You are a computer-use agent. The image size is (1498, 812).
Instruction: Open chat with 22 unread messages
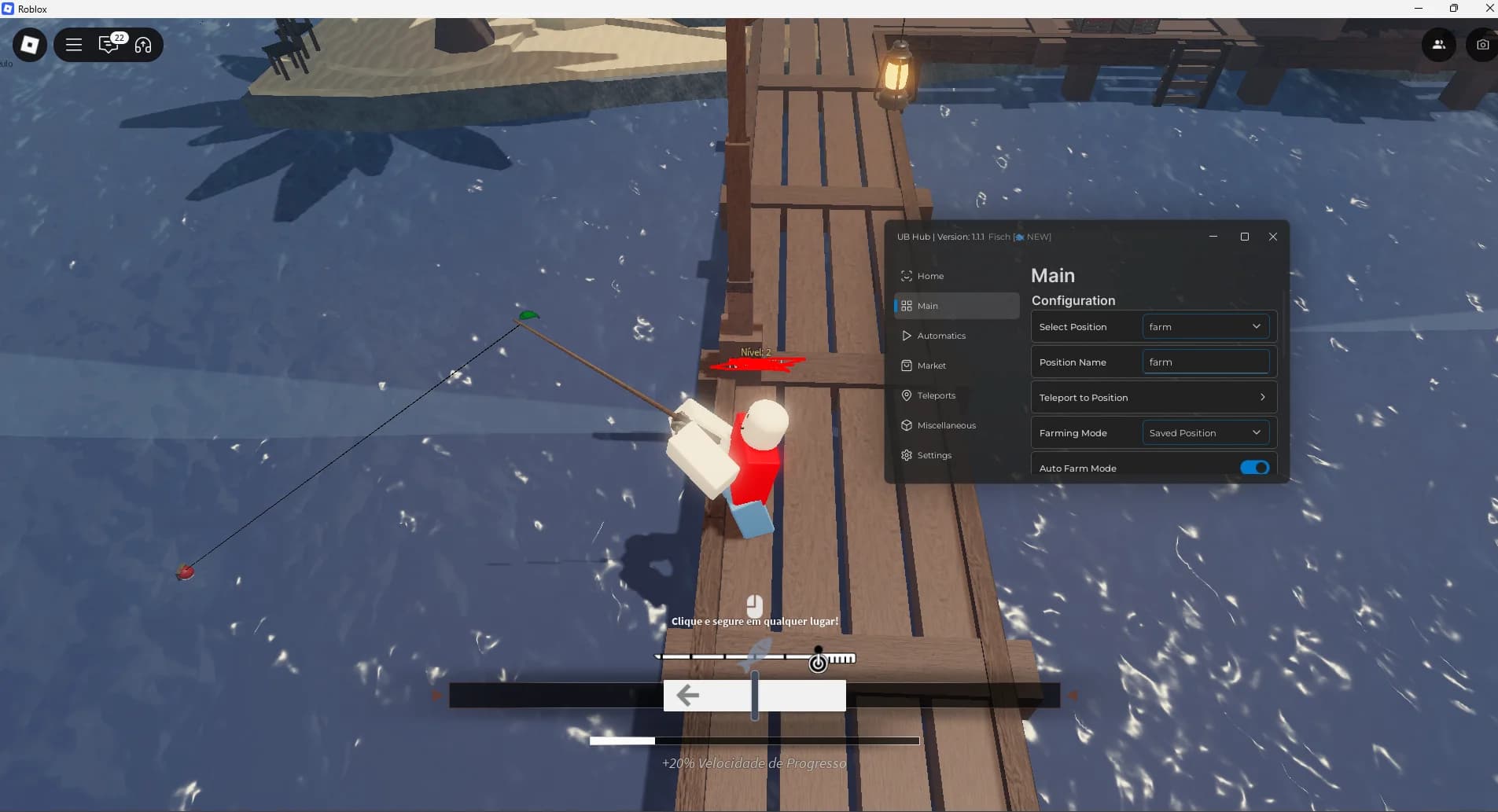tap(109, 46)
